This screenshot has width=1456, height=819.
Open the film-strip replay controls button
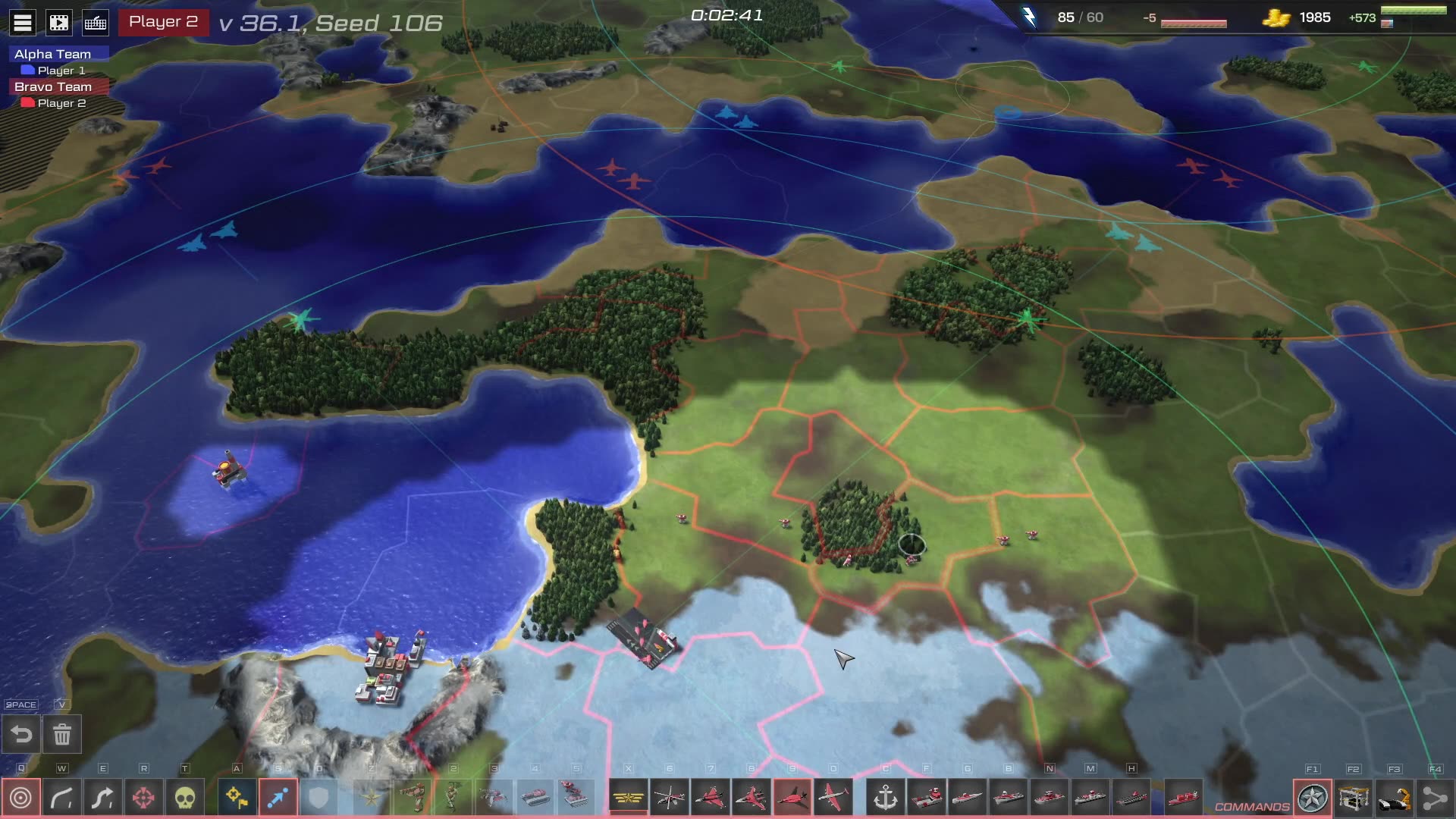(x=59, y=23)
